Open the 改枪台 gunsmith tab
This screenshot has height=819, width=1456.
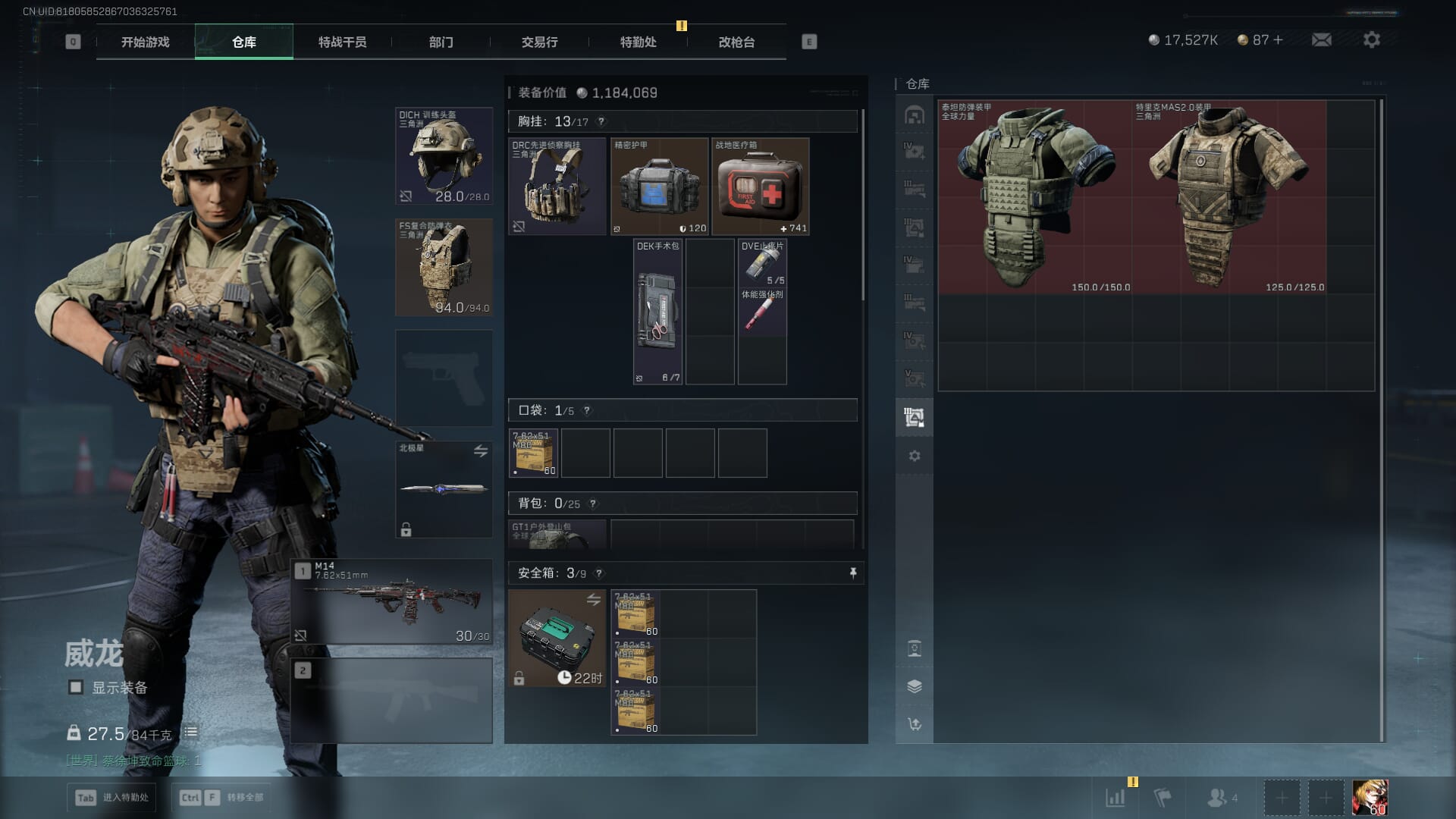[x=736, y=42]
